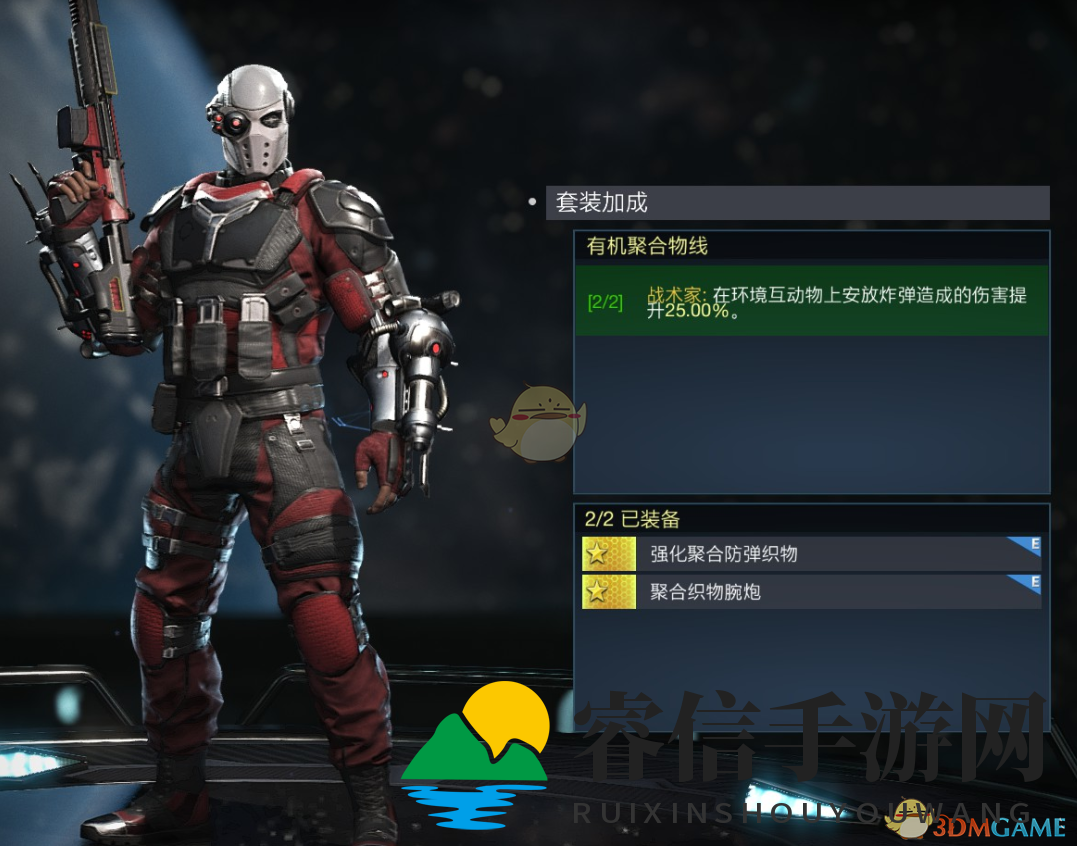Select the 战术家 set bonus entry
This screenshot has height=846, width=1077.
coord(811,301)
